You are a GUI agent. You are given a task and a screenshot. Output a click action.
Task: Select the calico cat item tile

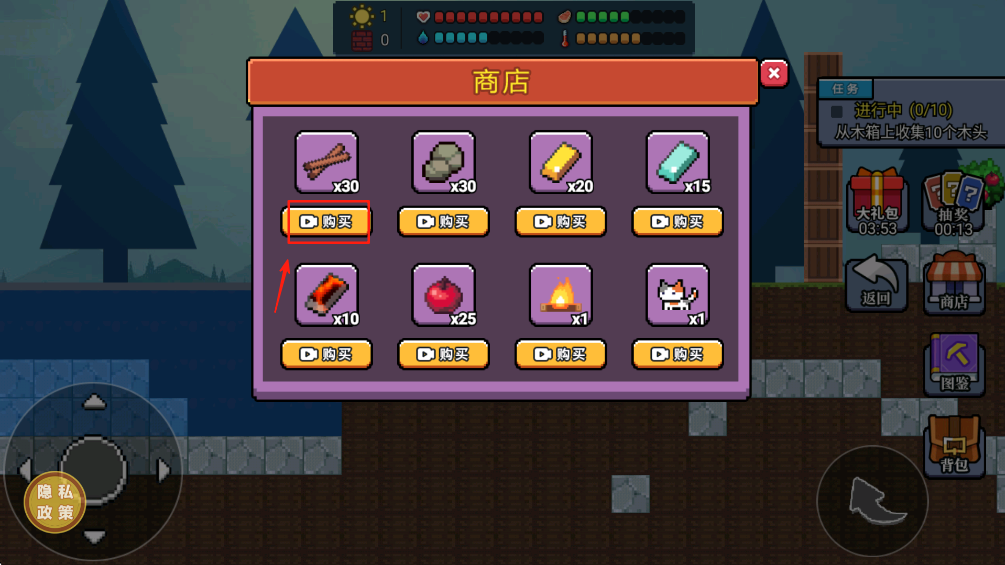point(678,295)
